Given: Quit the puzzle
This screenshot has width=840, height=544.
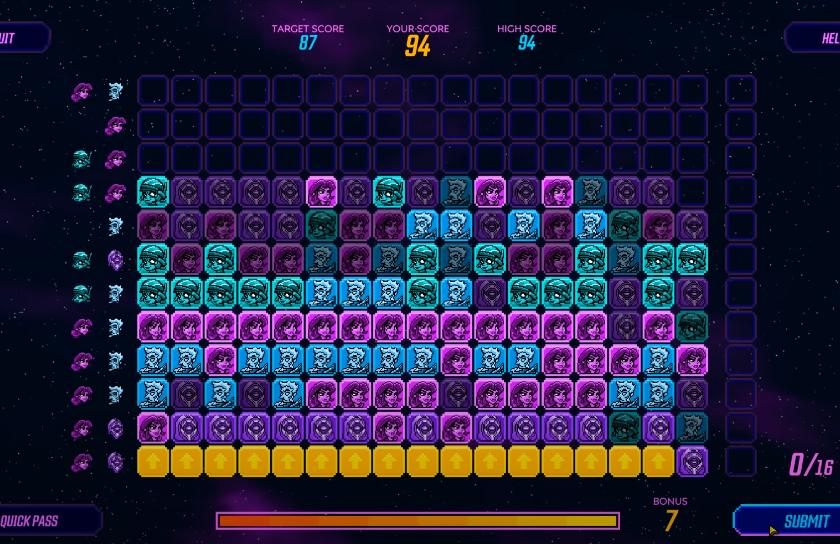Looking at the screenshot, I should coord(18,38).
